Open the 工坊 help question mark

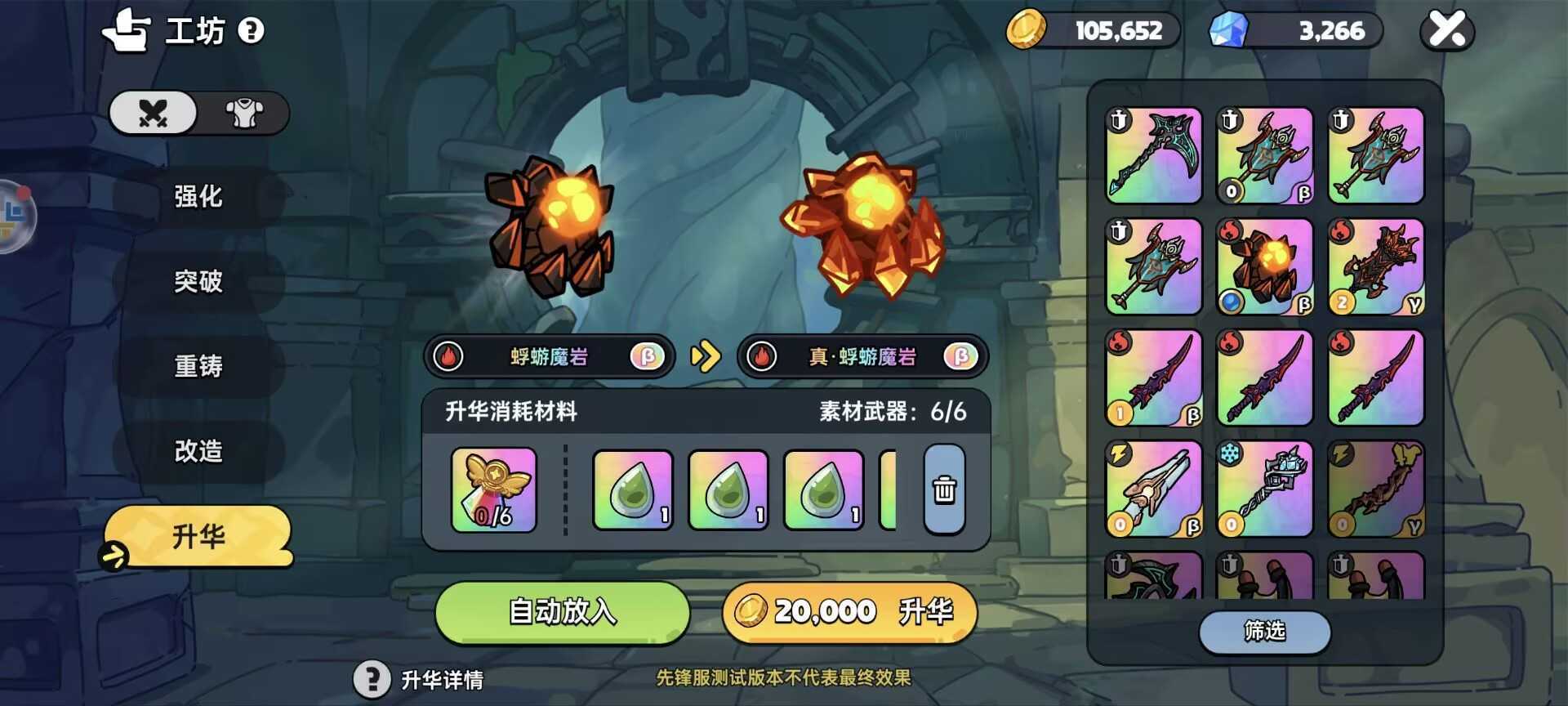tap(251, 31)
